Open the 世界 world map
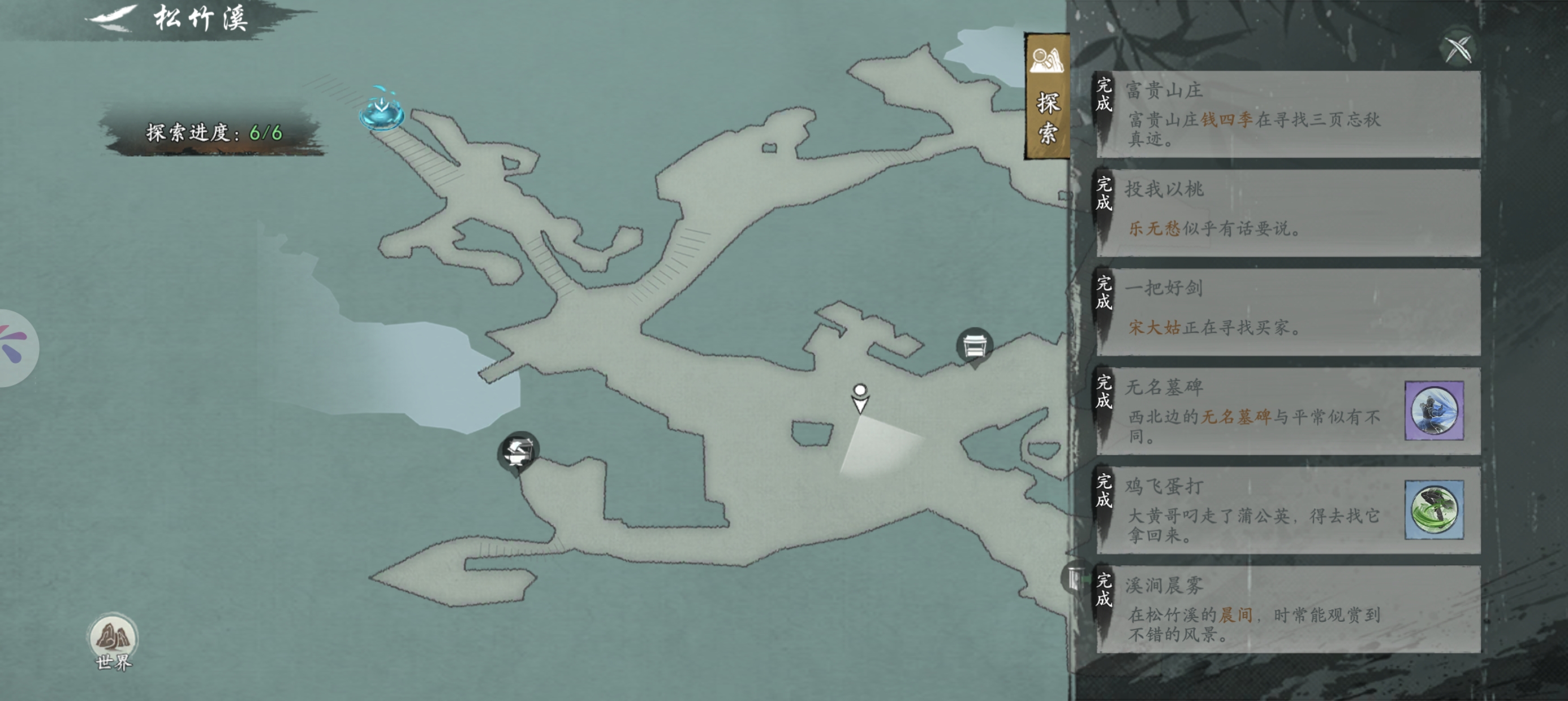Screen dimensions: 1568x701 [113, 642]
